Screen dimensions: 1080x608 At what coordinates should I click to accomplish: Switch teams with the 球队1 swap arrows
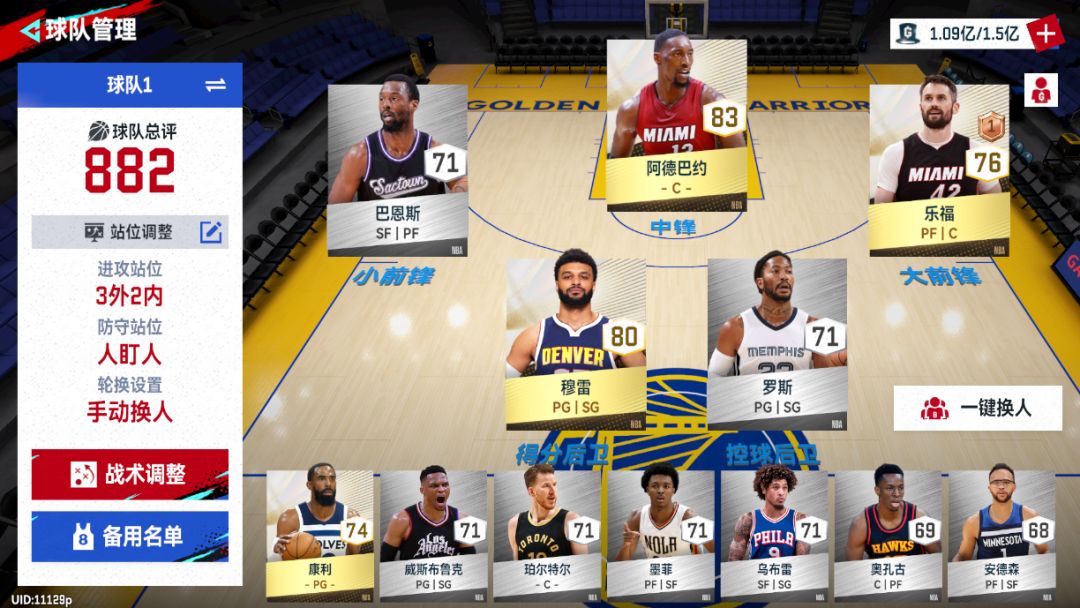click(x=215, y=85)
